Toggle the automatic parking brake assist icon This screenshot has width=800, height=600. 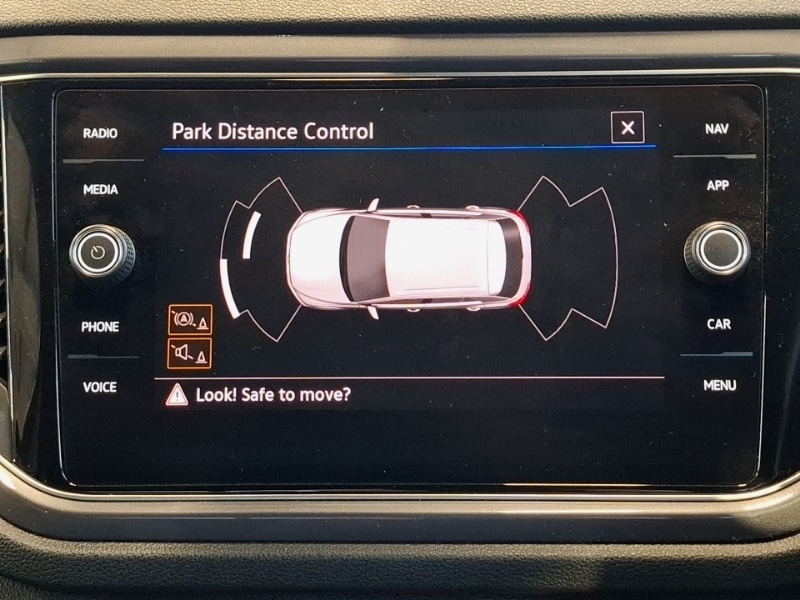tap(189, 320)
